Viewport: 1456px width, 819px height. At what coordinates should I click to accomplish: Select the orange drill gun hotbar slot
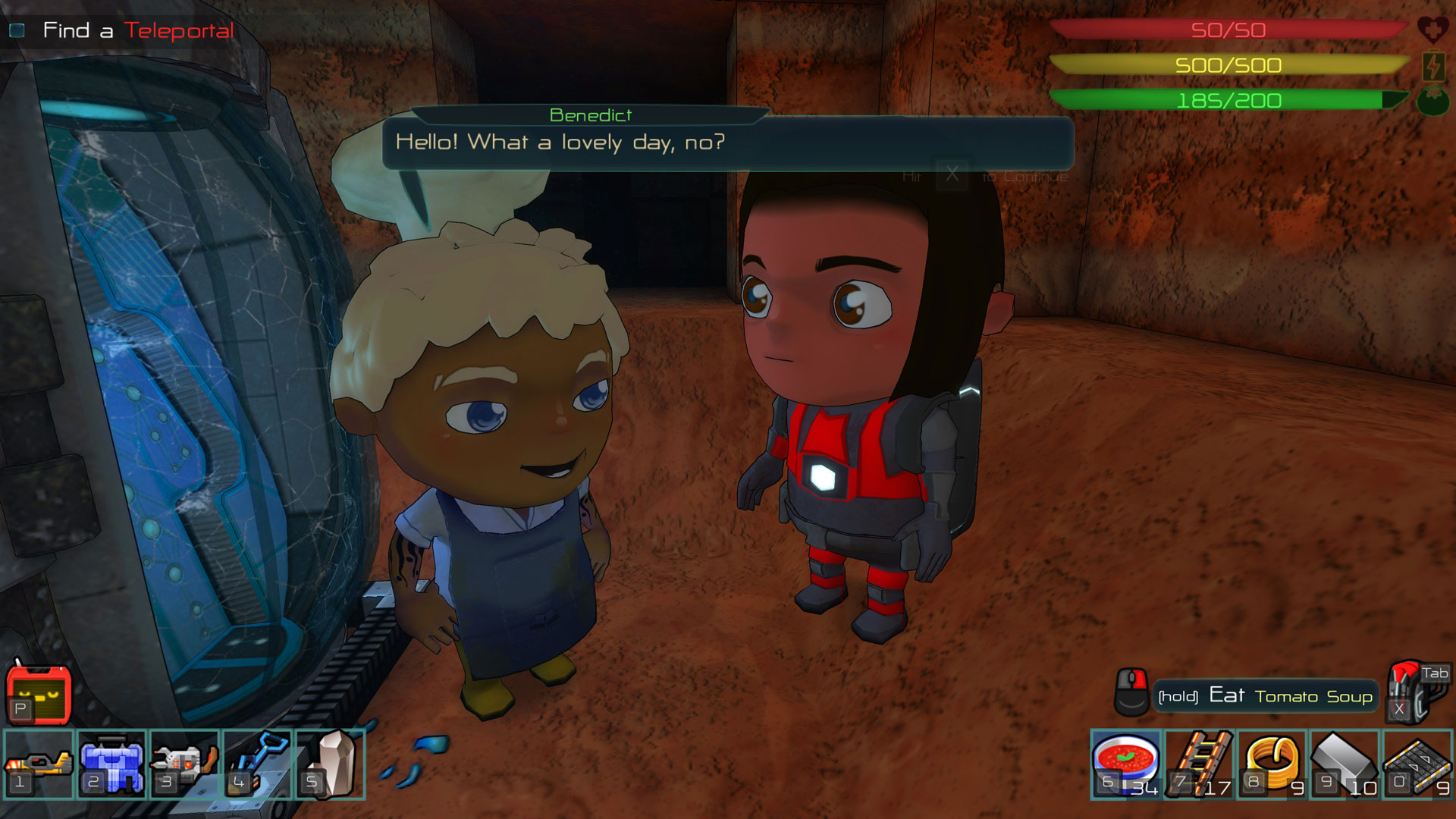tap(38, 764)
